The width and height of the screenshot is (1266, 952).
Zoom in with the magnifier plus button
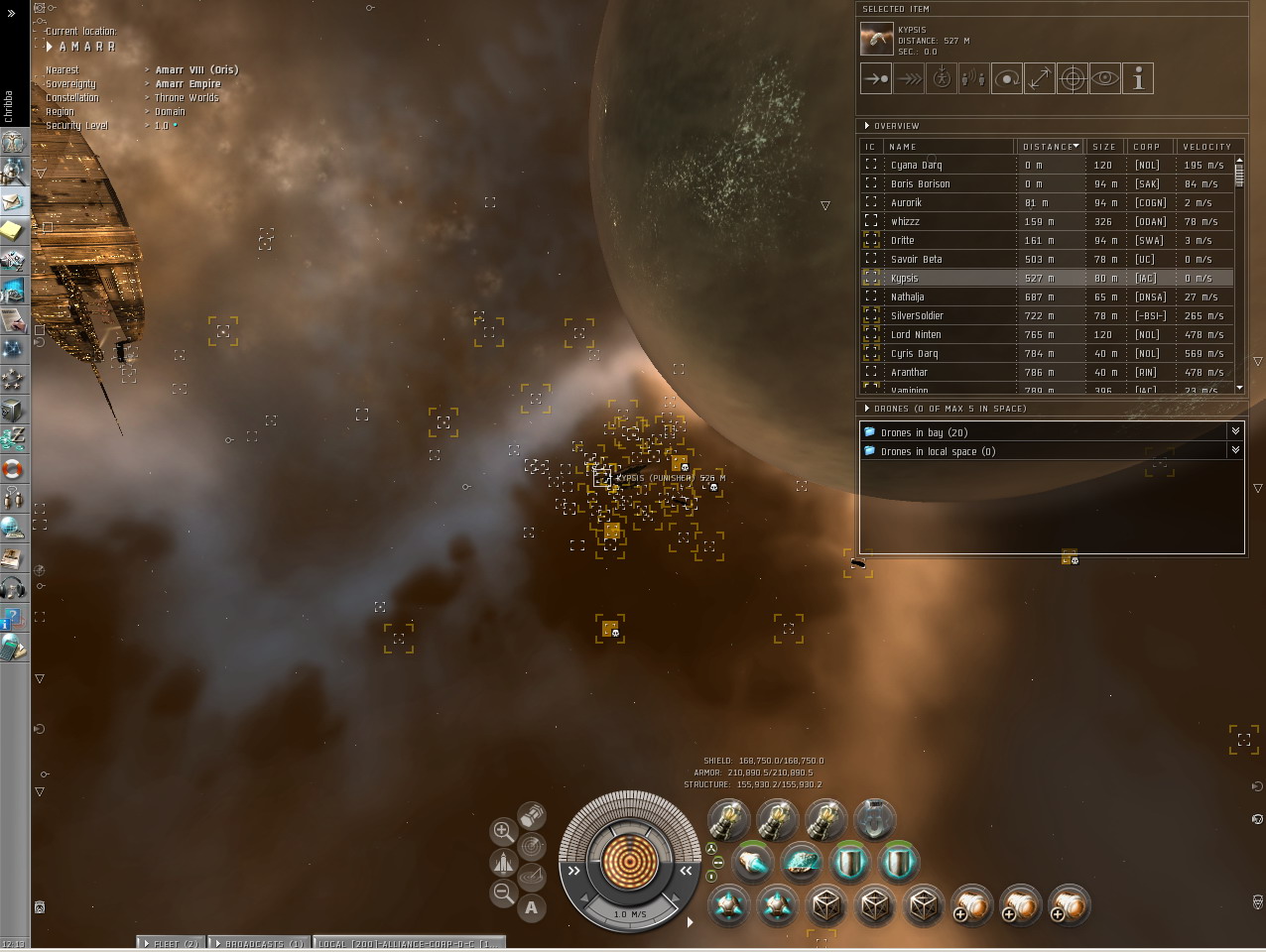pos(503,831)
